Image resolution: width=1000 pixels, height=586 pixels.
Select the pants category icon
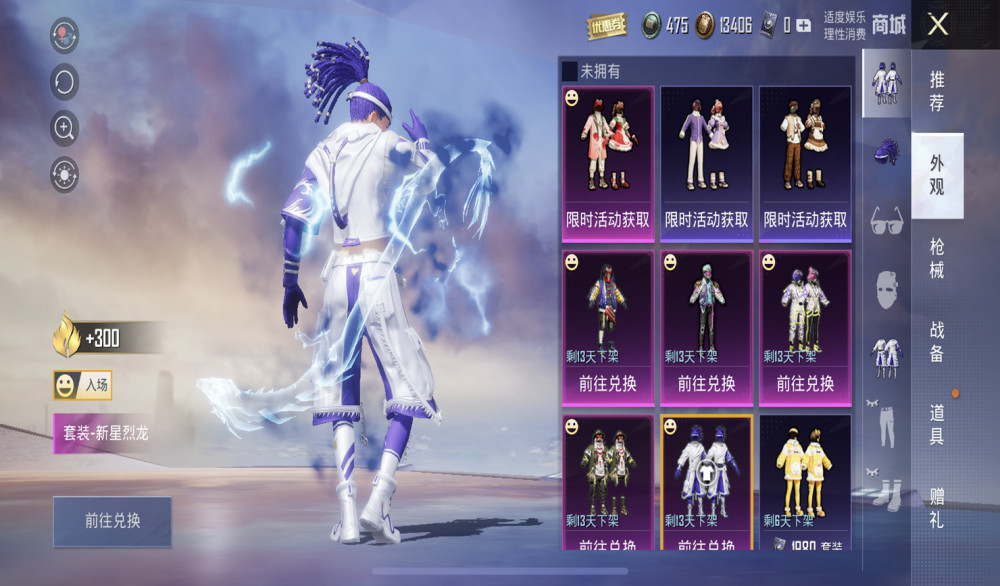click(886, 424)
